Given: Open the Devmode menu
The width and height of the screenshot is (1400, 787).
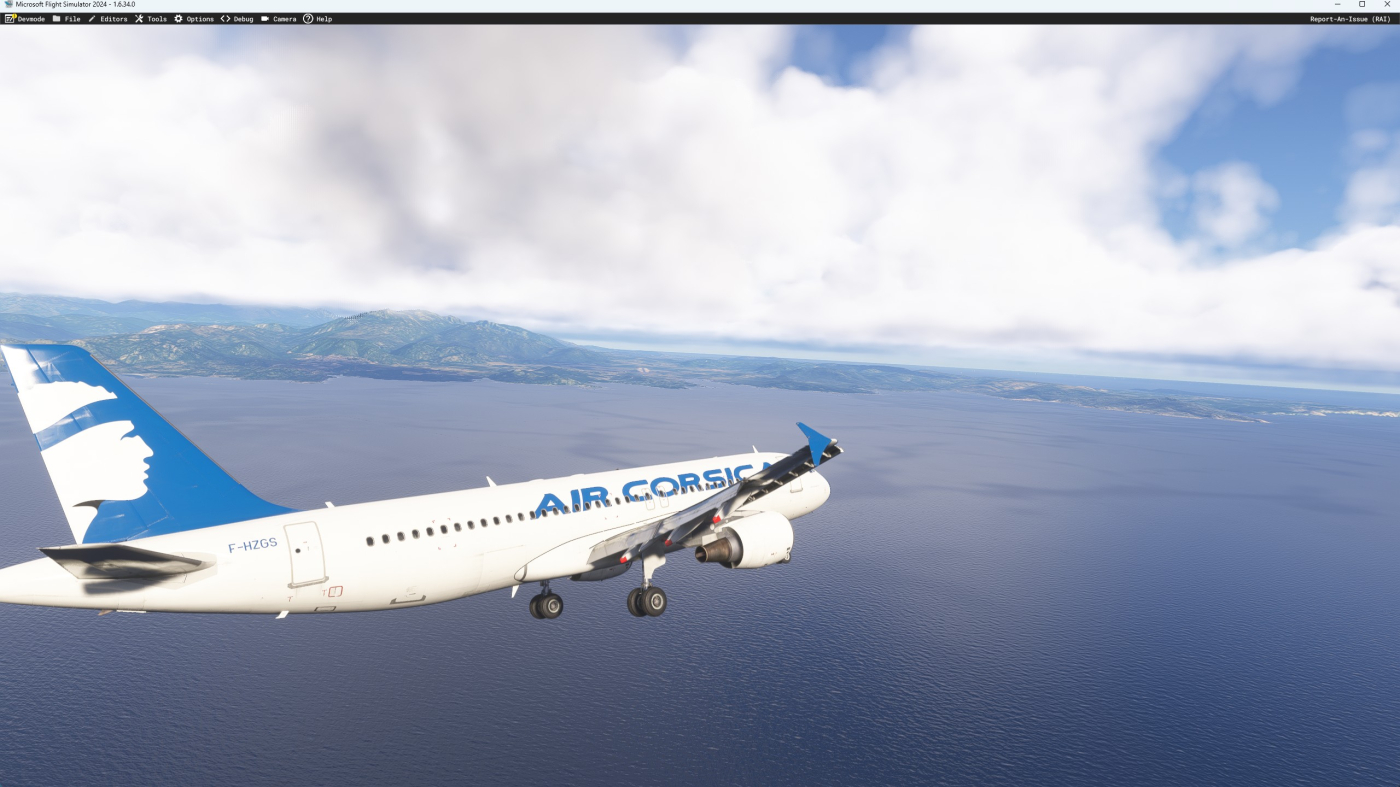Looking at the screenshot, I should [25, 19].
